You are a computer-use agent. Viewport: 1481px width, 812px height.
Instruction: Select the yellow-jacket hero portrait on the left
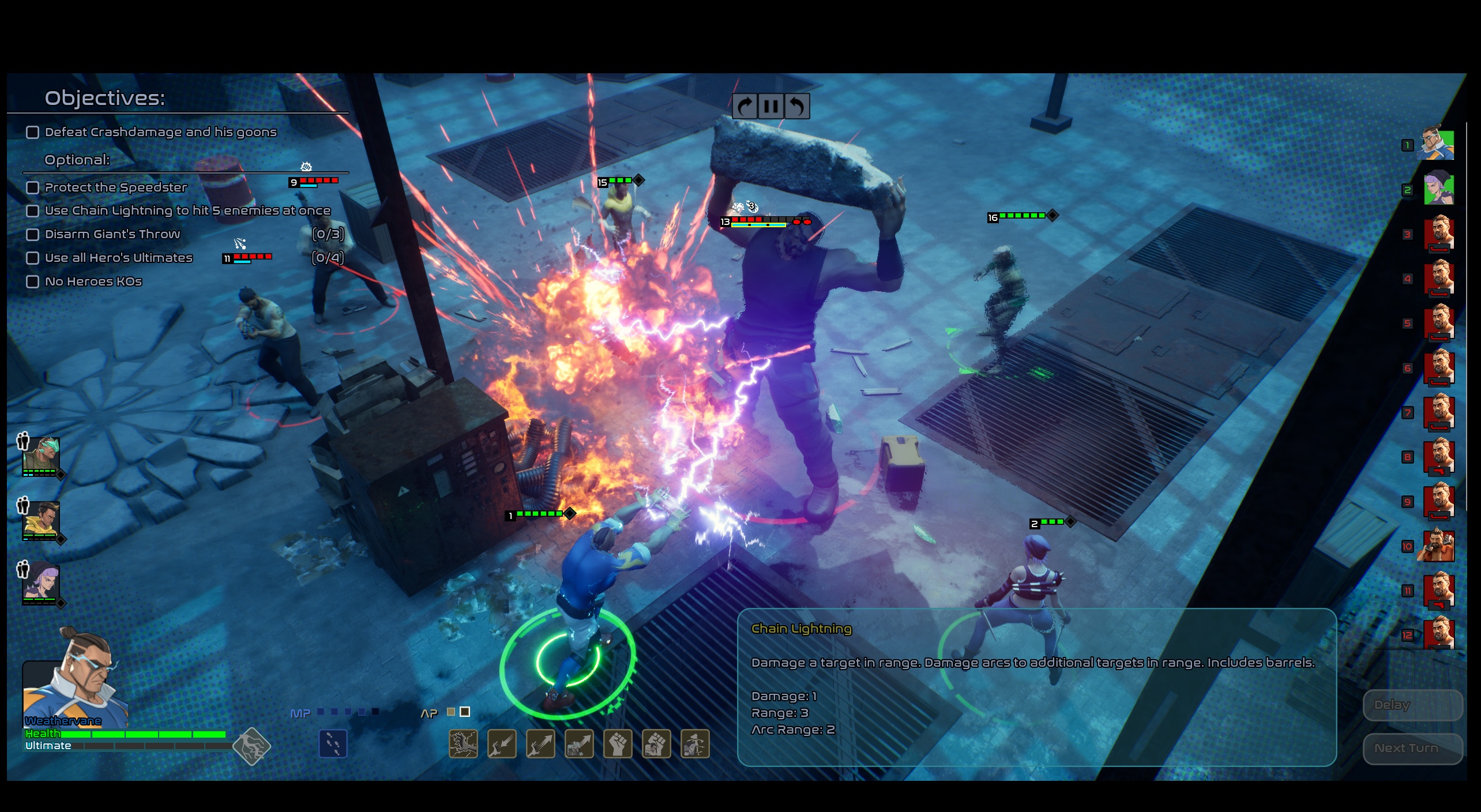(x=40, y=519)
